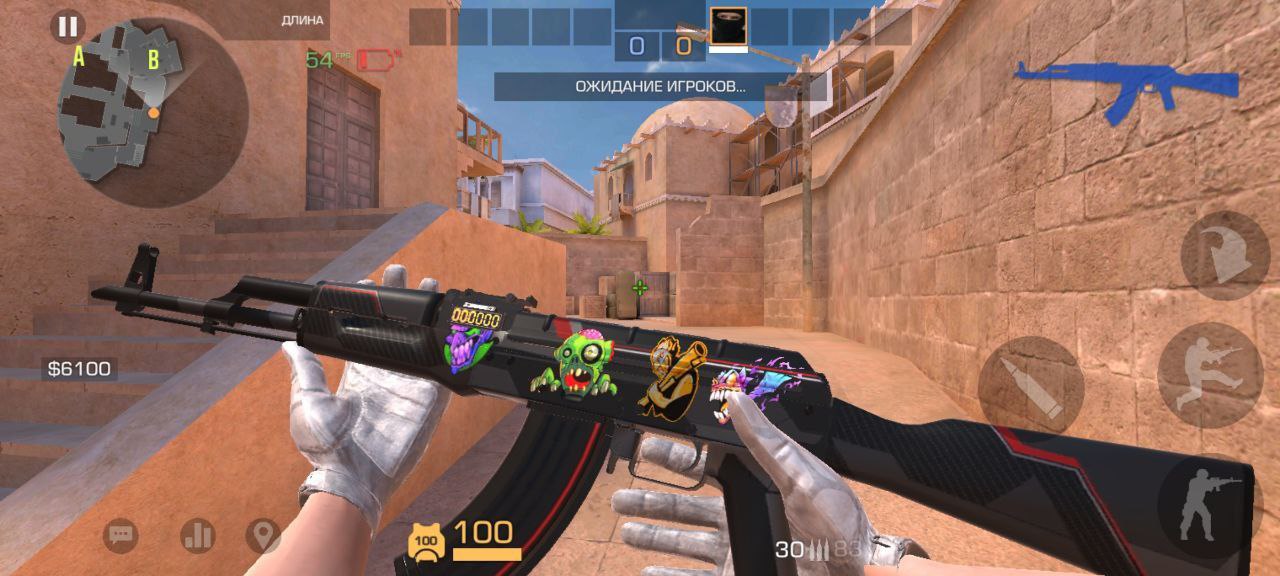
Task: Tap the round arrow button above jump
Action: tap(1224, 256)
